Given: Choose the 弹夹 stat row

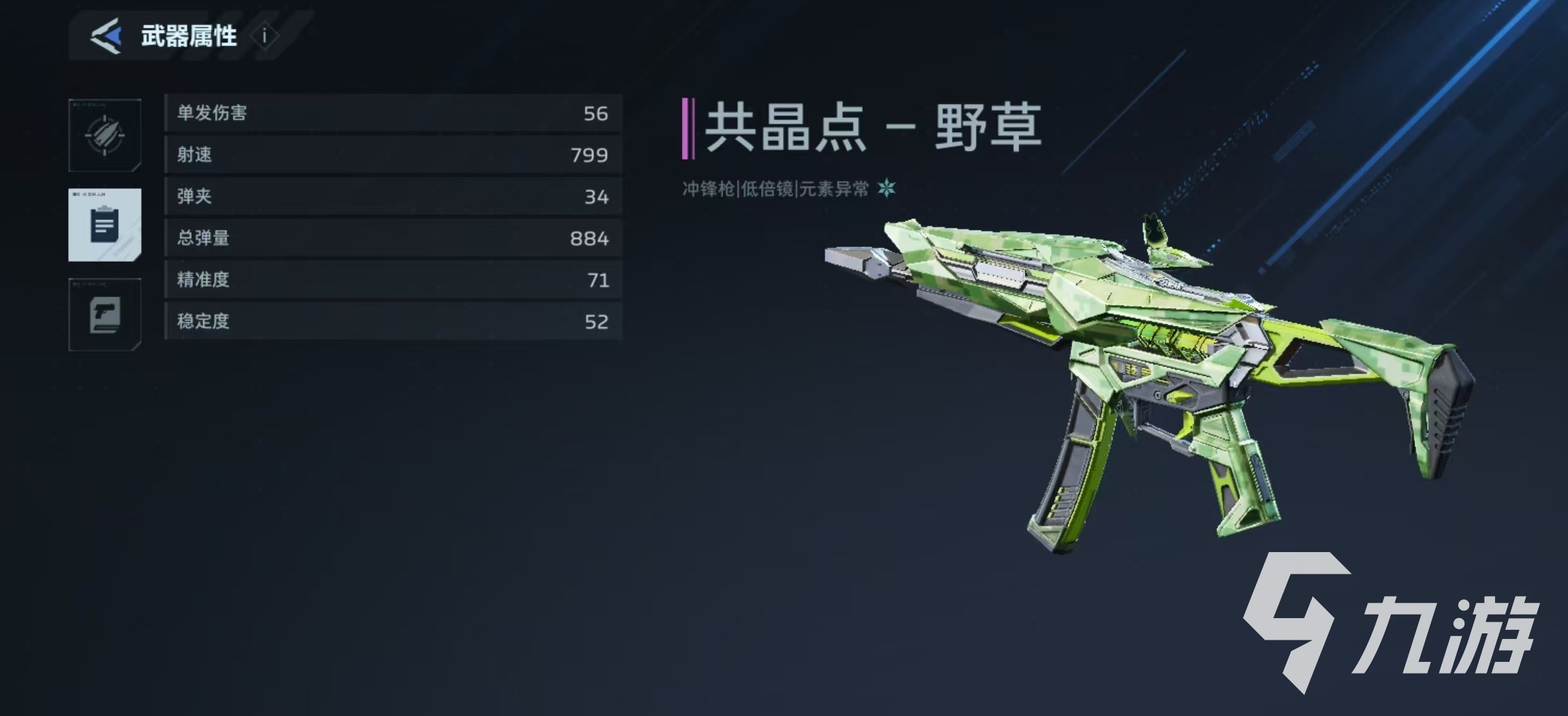Looking at the screenshot, I should click(x=393, y=197).
